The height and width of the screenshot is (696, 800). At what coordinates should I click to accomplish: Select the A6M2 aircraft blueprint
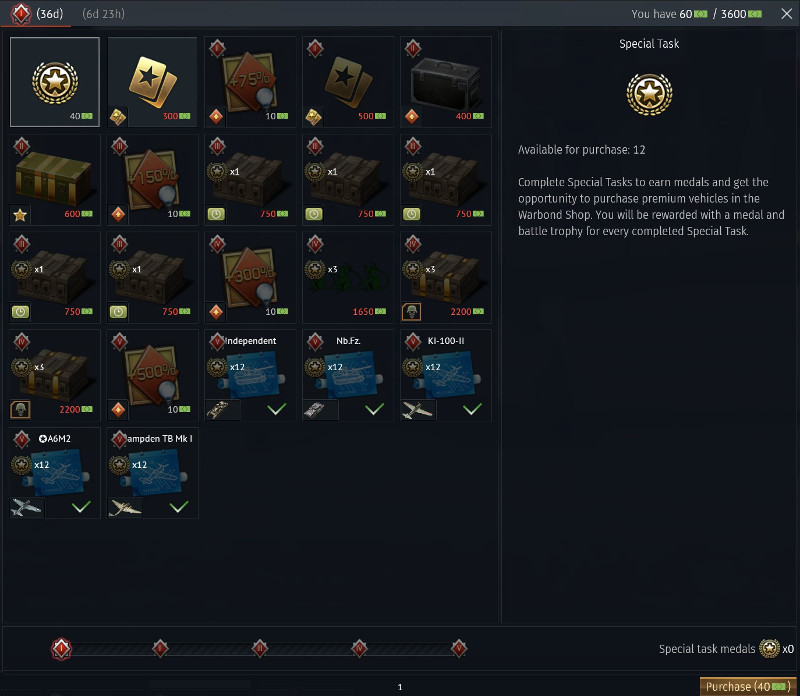click(55, 473)
